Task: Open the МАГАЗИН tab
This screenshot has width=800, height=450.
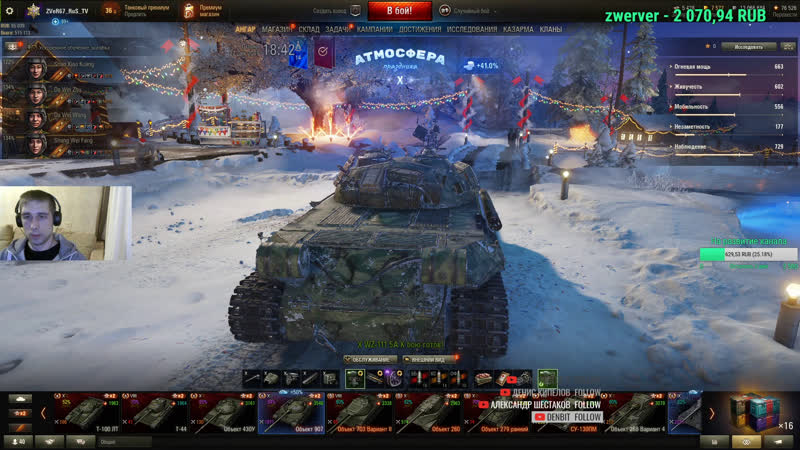Action: [277, 30]
